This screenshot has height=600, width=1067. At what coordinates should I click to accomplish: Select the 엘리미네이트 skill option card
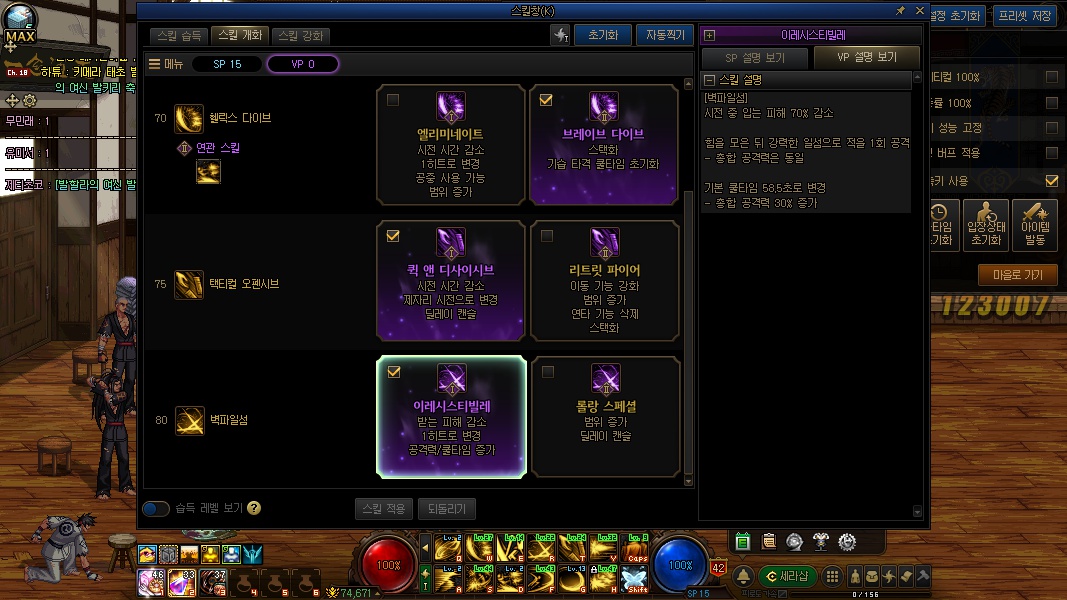click(451, 145)
